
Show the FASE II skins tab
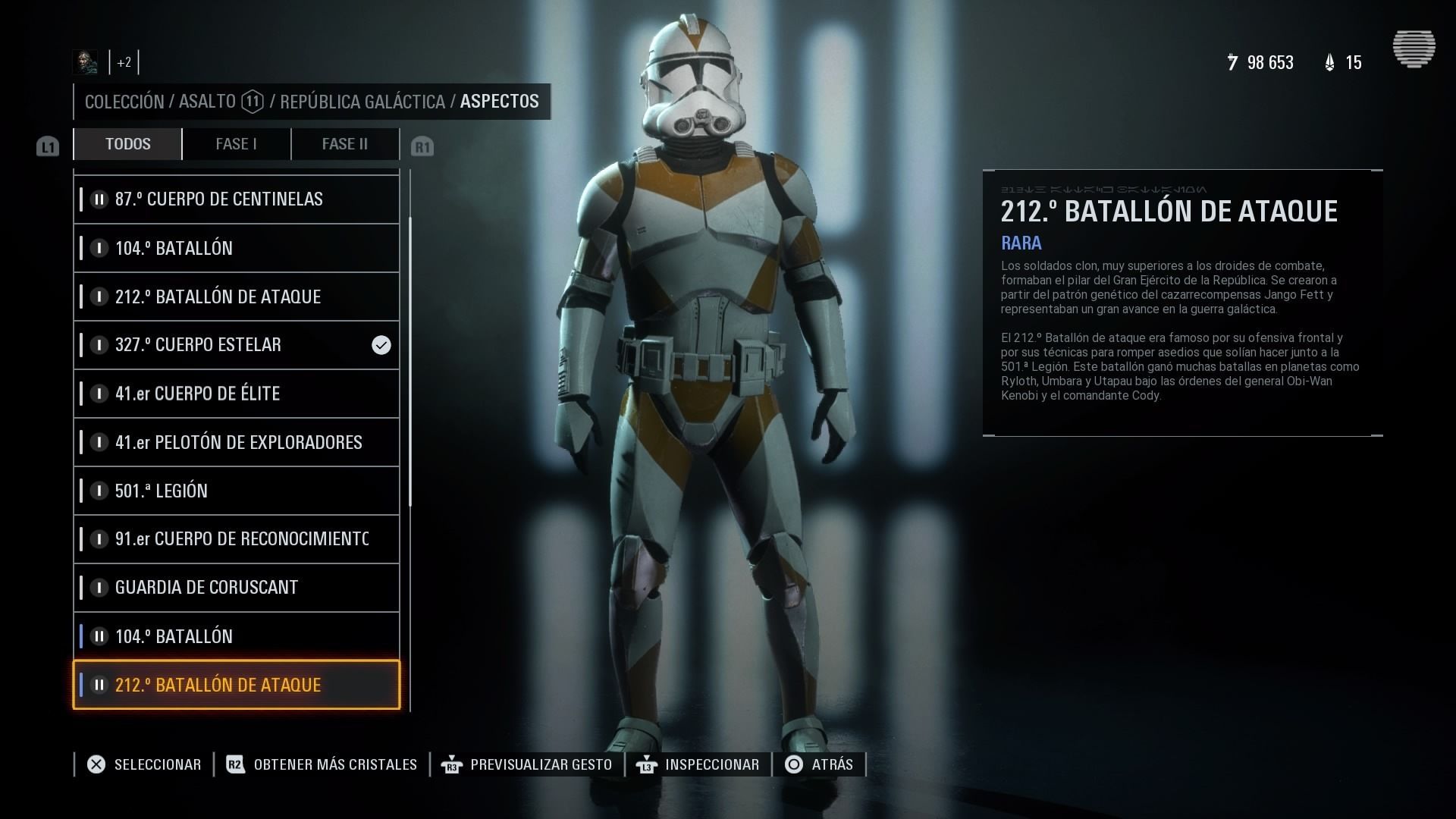344,144
